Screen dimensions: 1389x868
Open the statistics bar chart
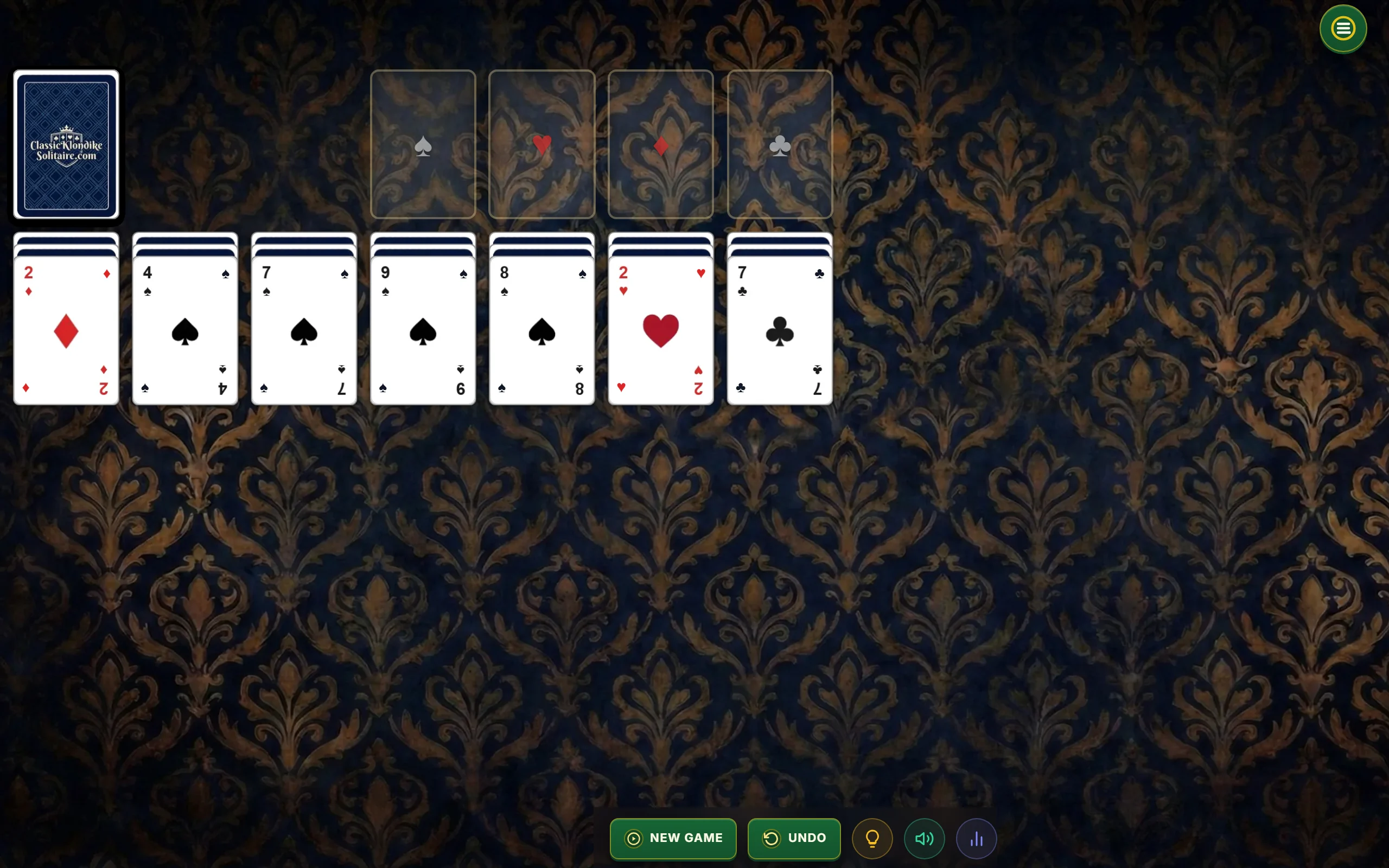(x=976, y=839)
